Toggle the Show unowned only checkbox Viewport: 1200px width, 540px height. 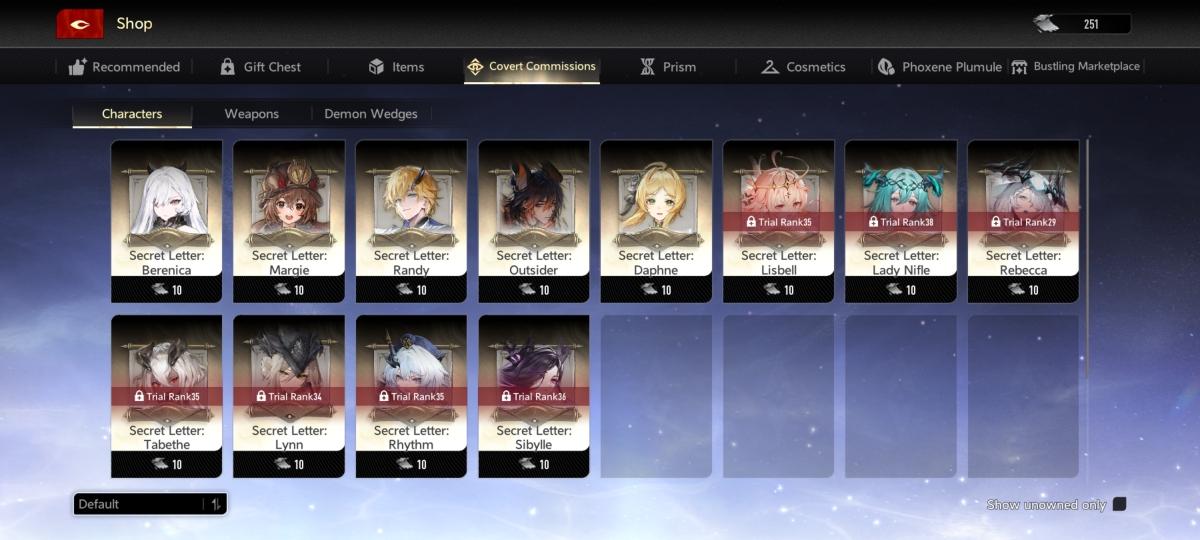[x=1119, y=504]
